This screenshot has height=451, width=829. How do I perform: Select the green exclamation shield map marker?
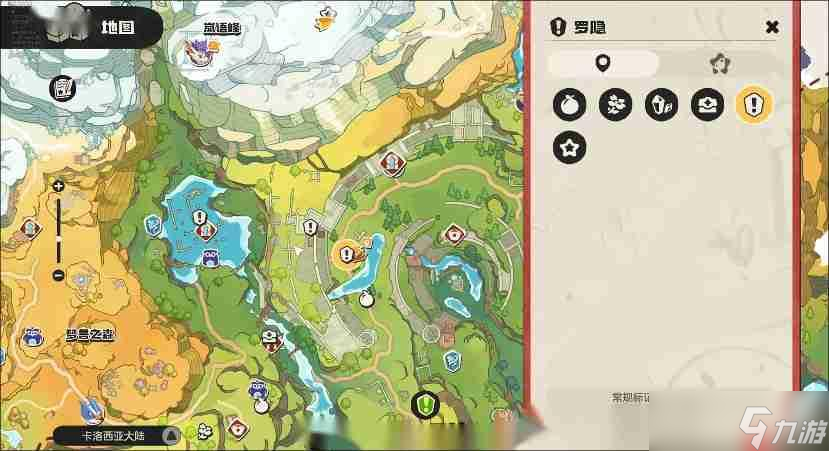[426, 405]
